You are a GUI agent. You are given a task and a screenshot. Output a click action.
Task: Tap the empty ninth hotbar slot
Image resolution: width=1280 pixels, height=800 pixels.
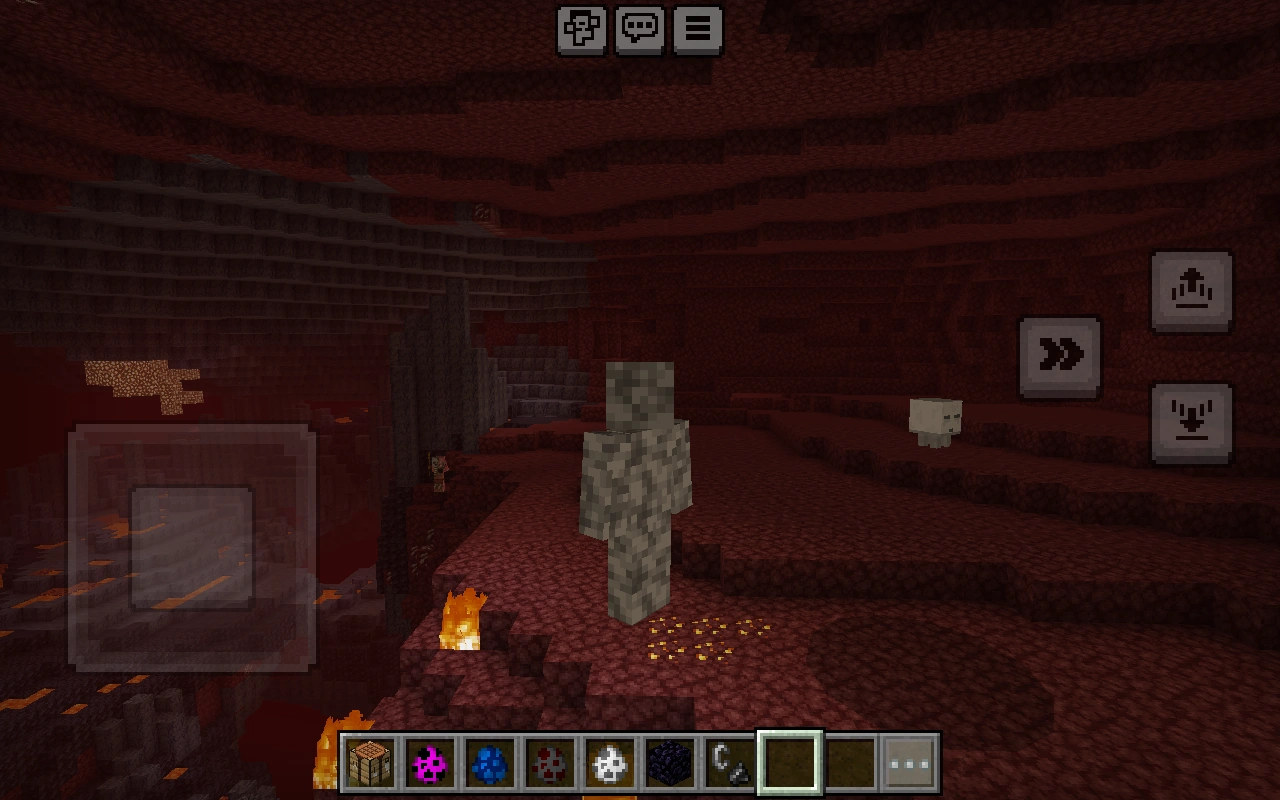tap(849, 763)
